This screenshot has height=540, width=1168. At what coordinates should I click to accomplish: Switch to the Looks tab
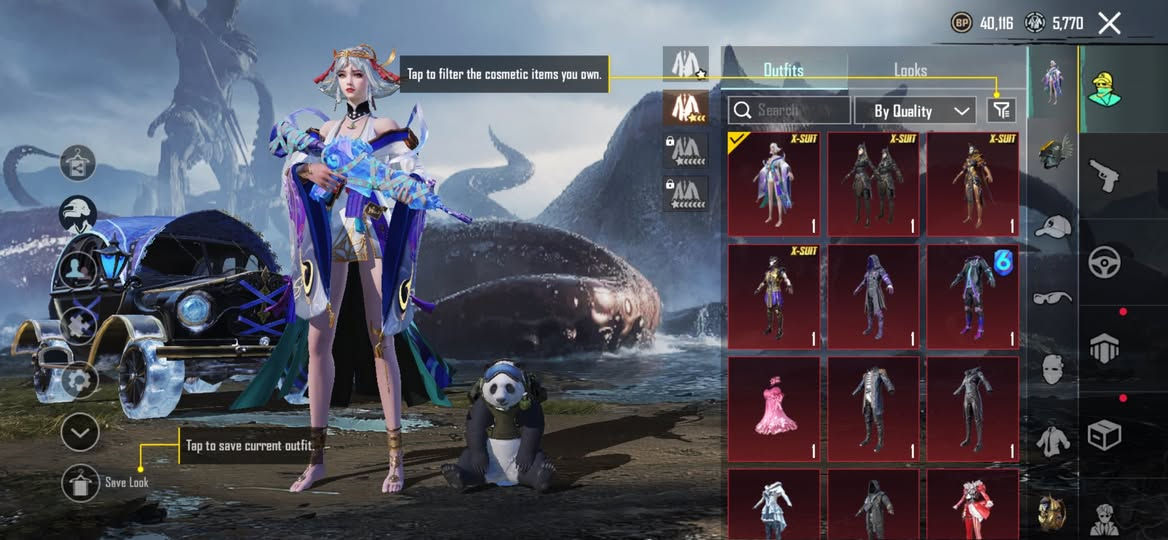click(910, 70)
